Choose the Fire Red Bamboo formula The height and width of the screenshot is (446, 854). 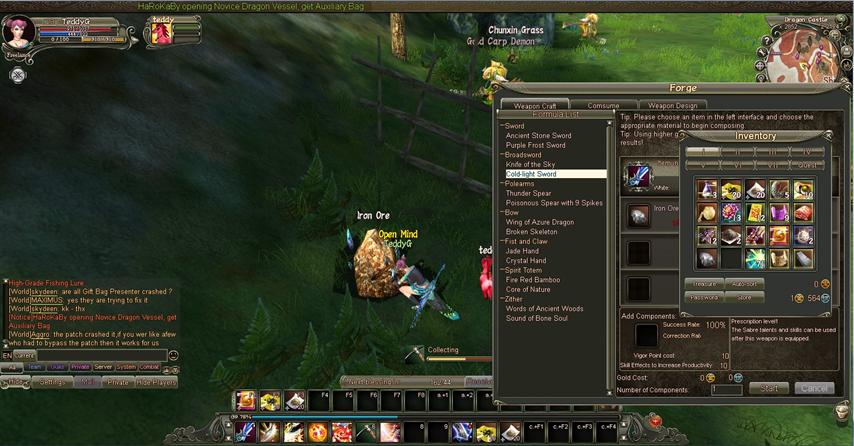click(533, 280)
